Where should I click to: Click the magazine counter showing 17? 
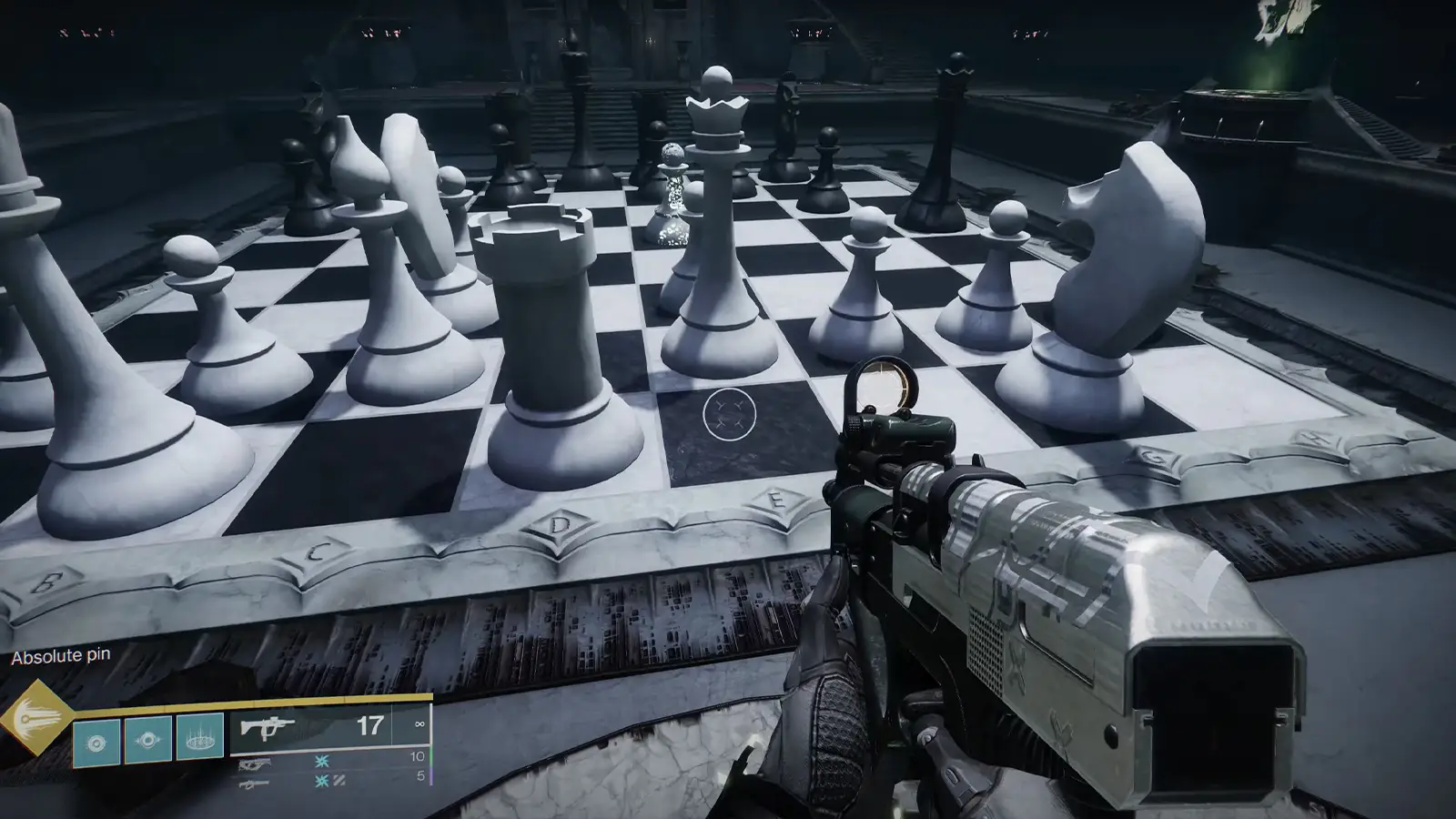[371, 726]
